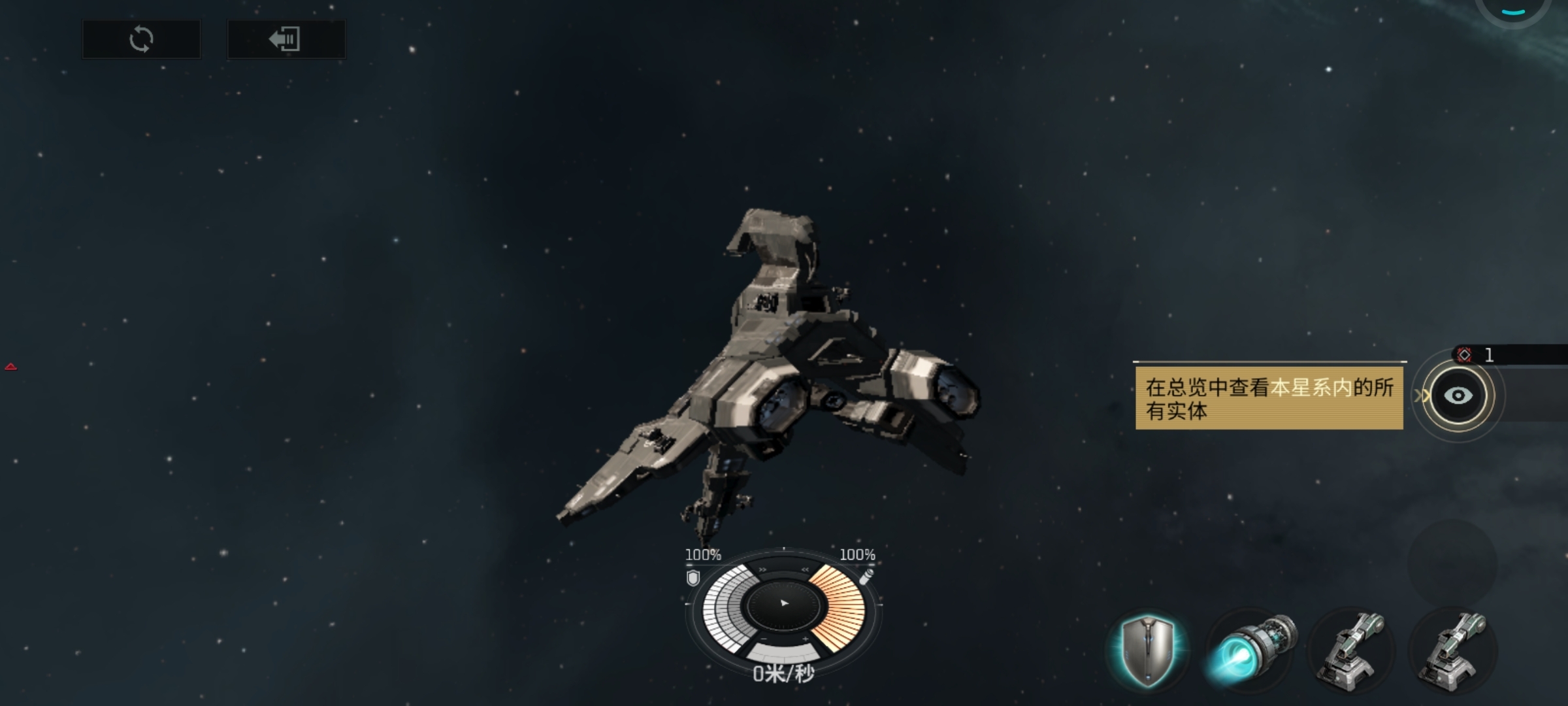1568x706 pixels.
Task: Click the exit arrow button
Action: click(286, 39)
